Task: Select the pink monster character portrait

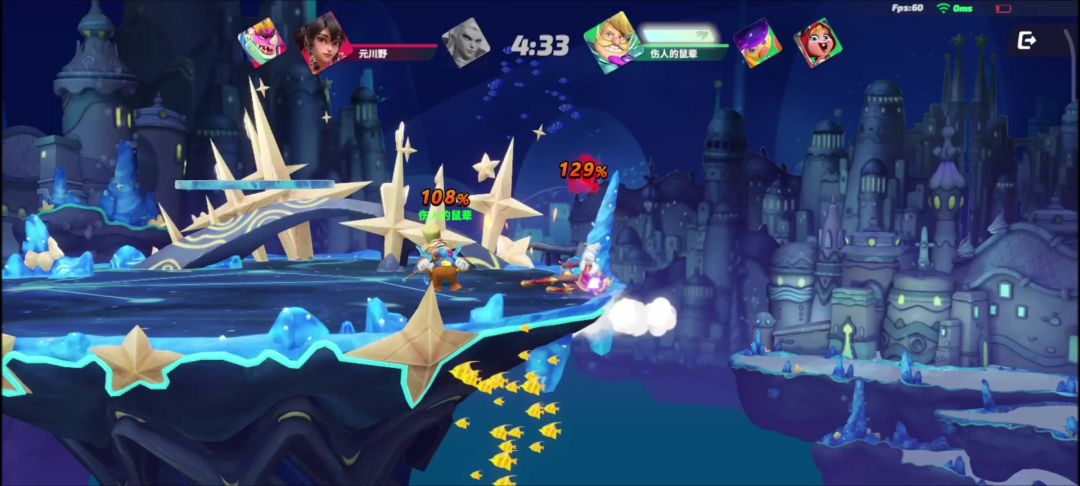Action: click(262, 43)
